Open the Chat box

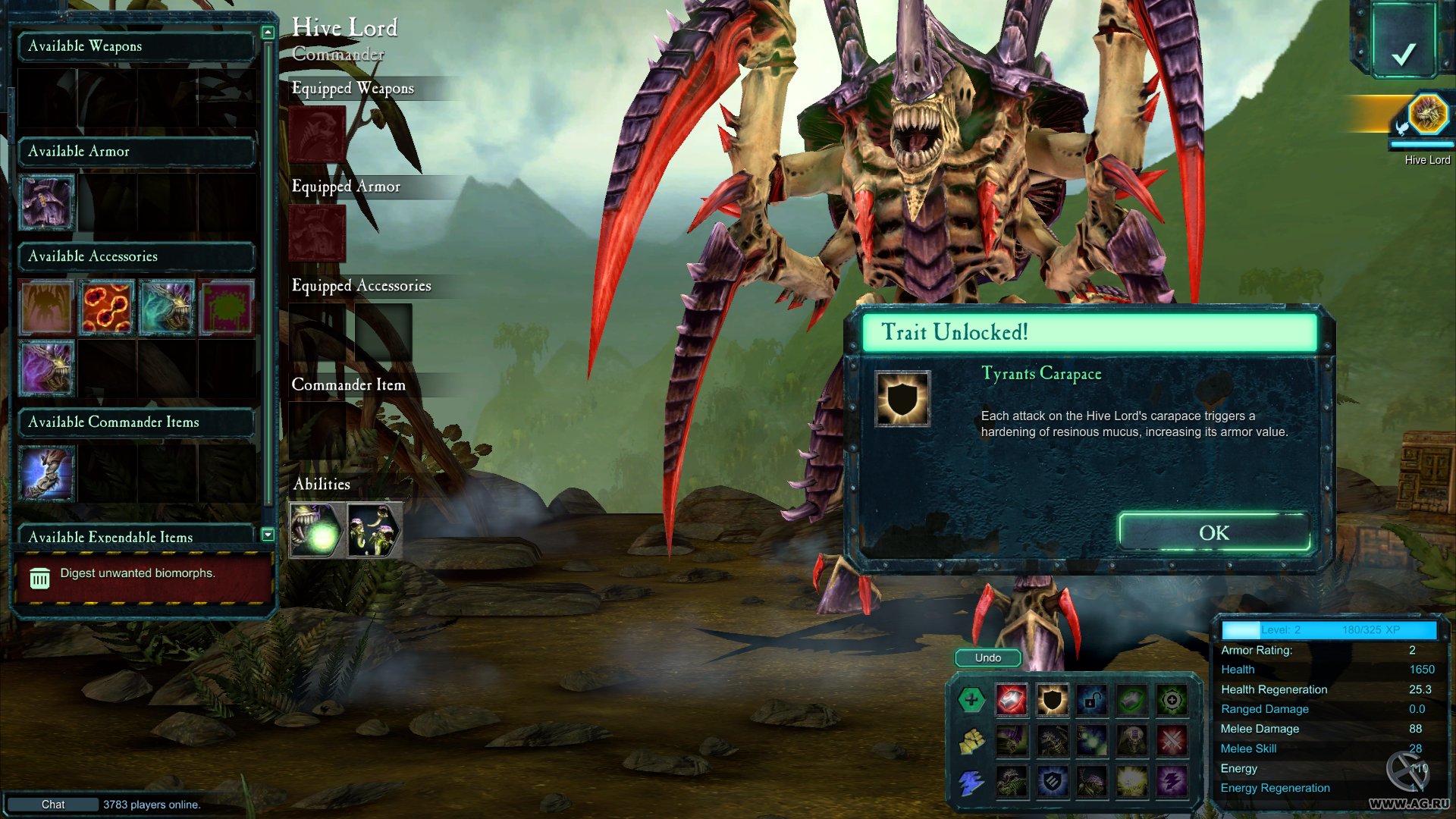pyautogui.click(x=53, y=804)
